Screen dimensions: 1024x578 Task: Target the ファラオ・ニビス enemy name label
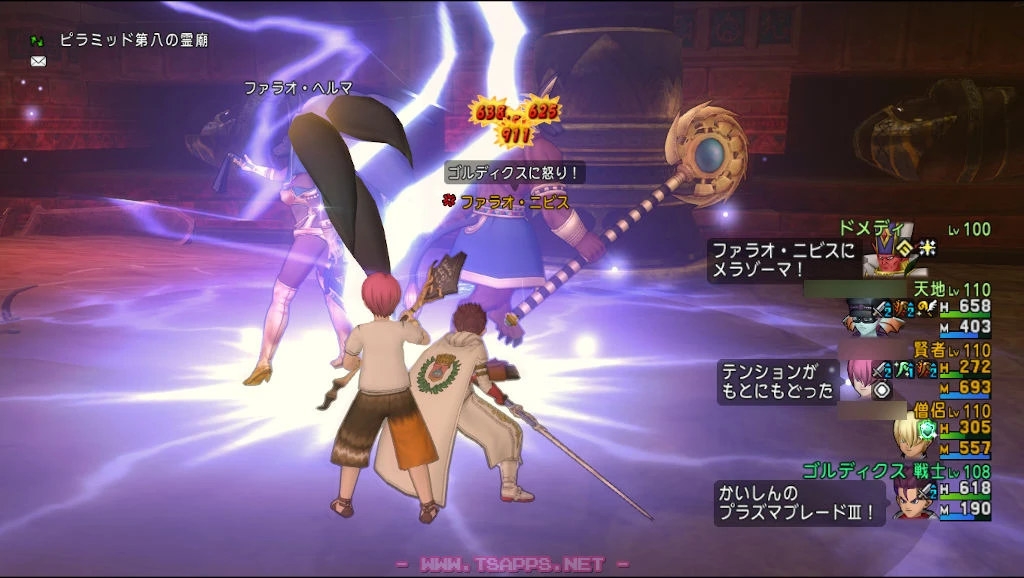514,202
